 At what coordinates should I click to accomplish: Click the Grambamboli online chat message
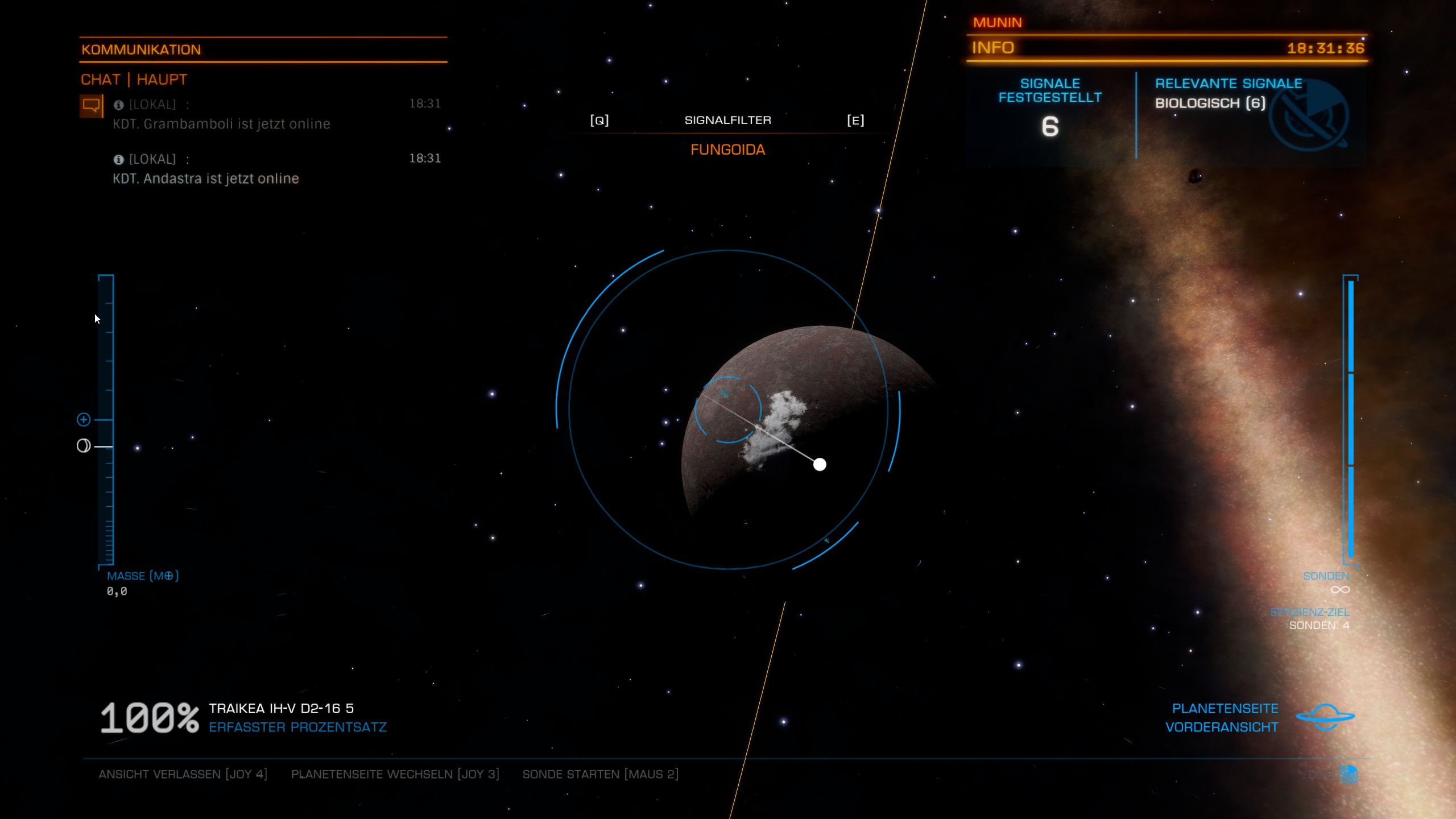point(221,124)
